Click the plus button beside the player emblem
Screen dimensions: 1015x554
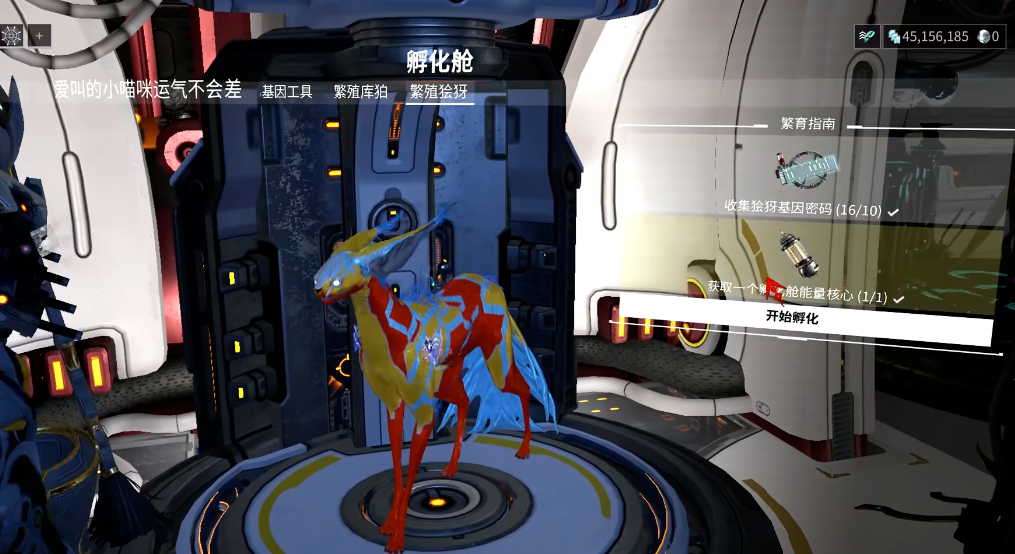(x=40, y=35)
